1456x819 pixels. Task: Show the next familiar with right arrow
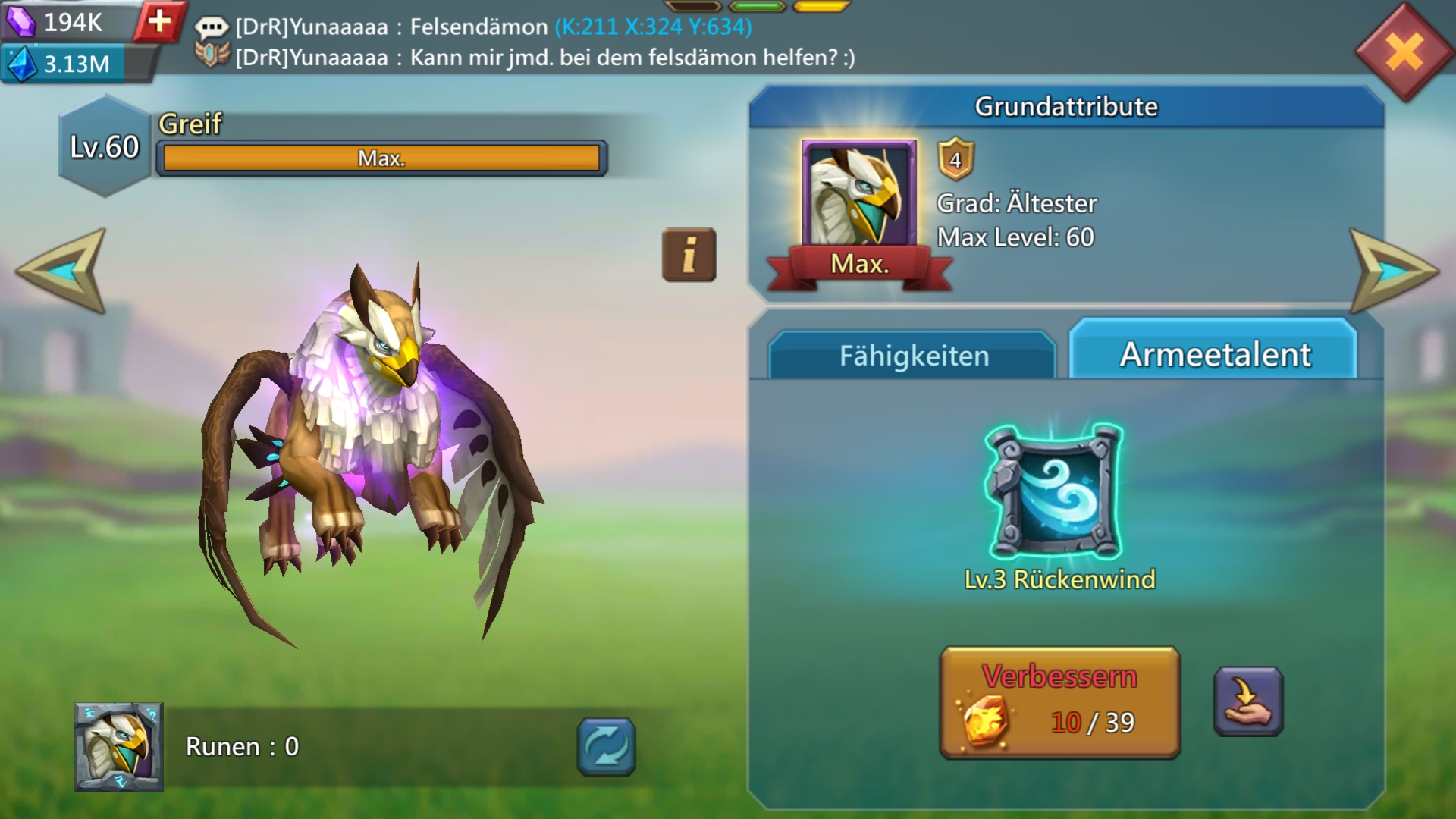point(1392,271)
